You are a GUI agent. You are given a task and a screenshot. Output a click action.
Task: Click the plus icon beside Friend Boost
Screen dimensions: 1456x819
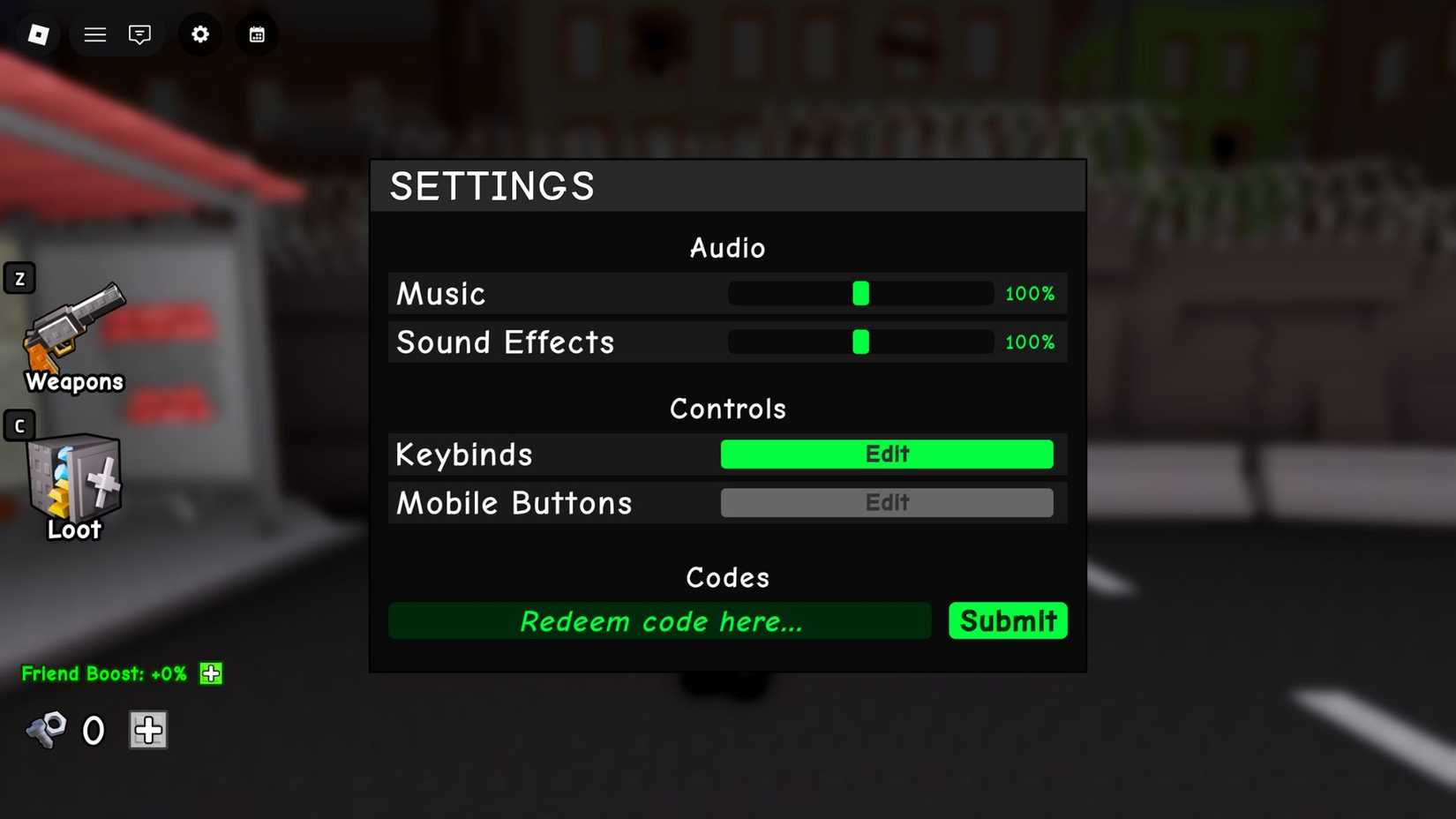(210, 673)
